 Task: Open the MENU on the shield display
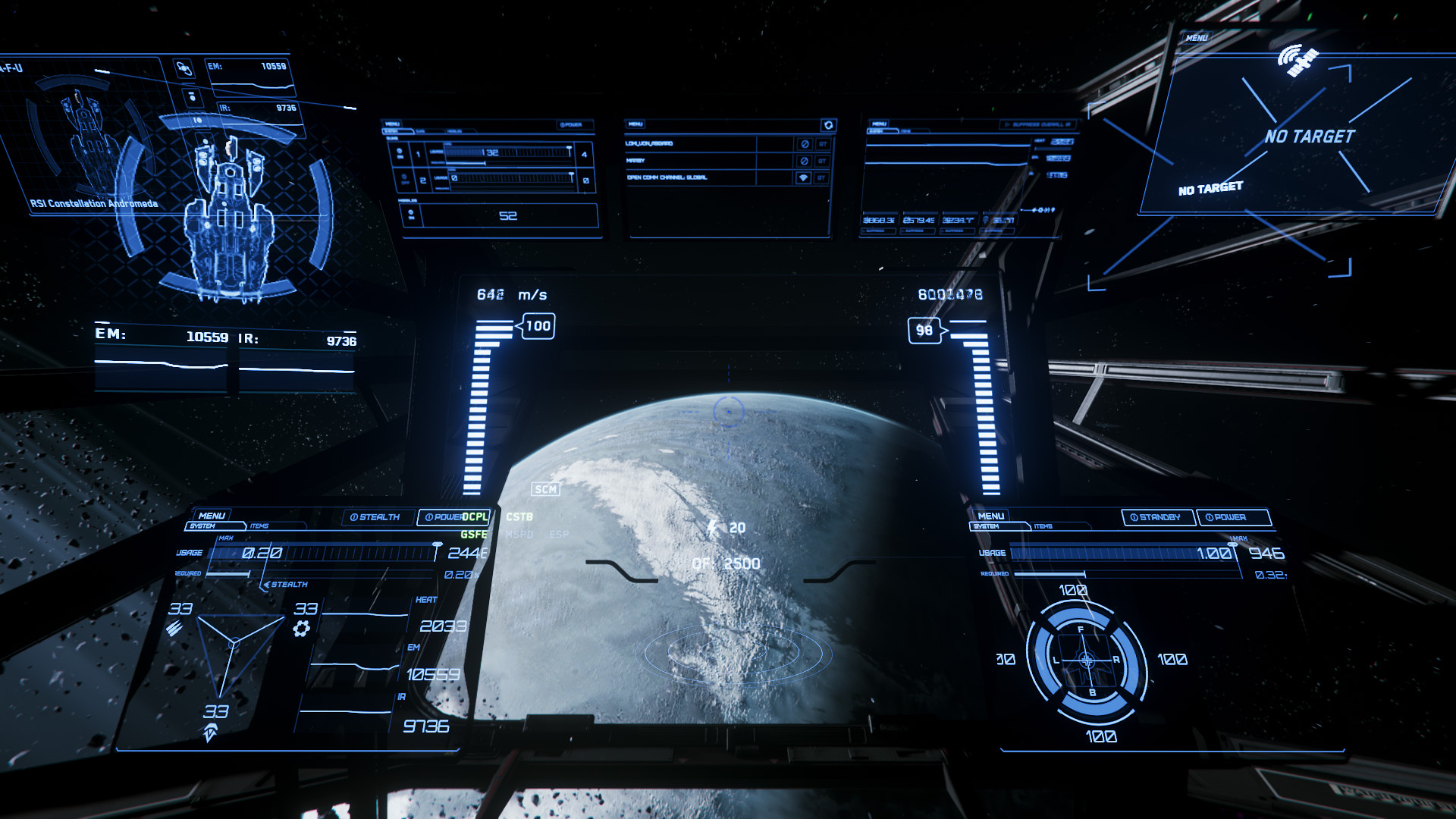pos(990,516)
